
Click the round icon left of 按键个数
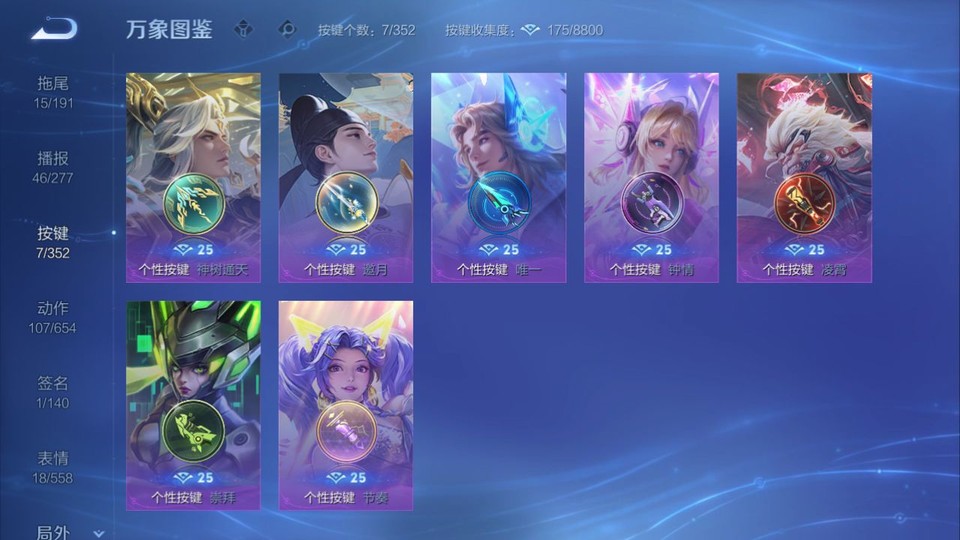(x=288, y=29)
